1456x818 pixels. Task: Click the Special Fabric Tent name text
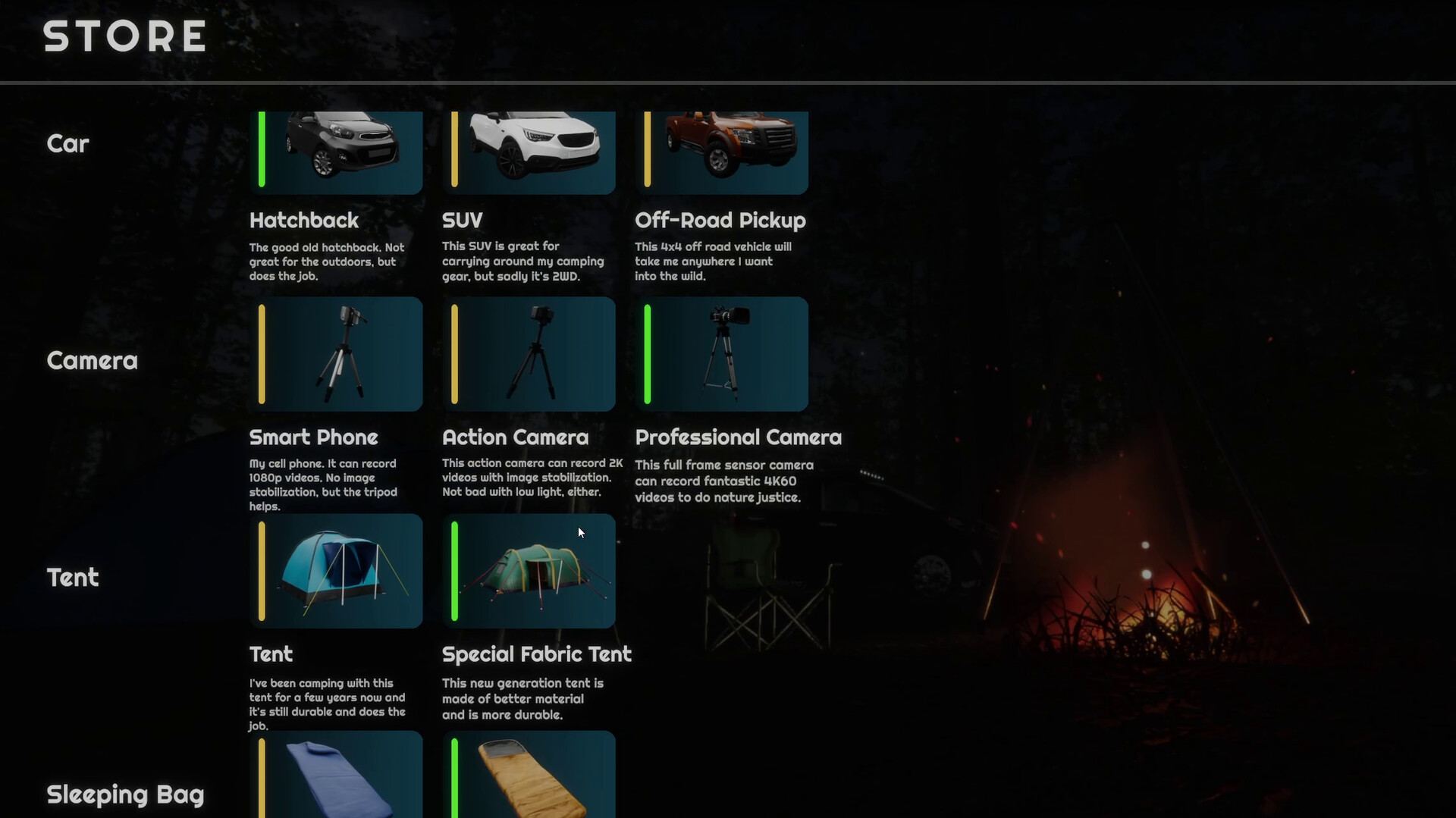pyautogui.click(x=537, y=654)
